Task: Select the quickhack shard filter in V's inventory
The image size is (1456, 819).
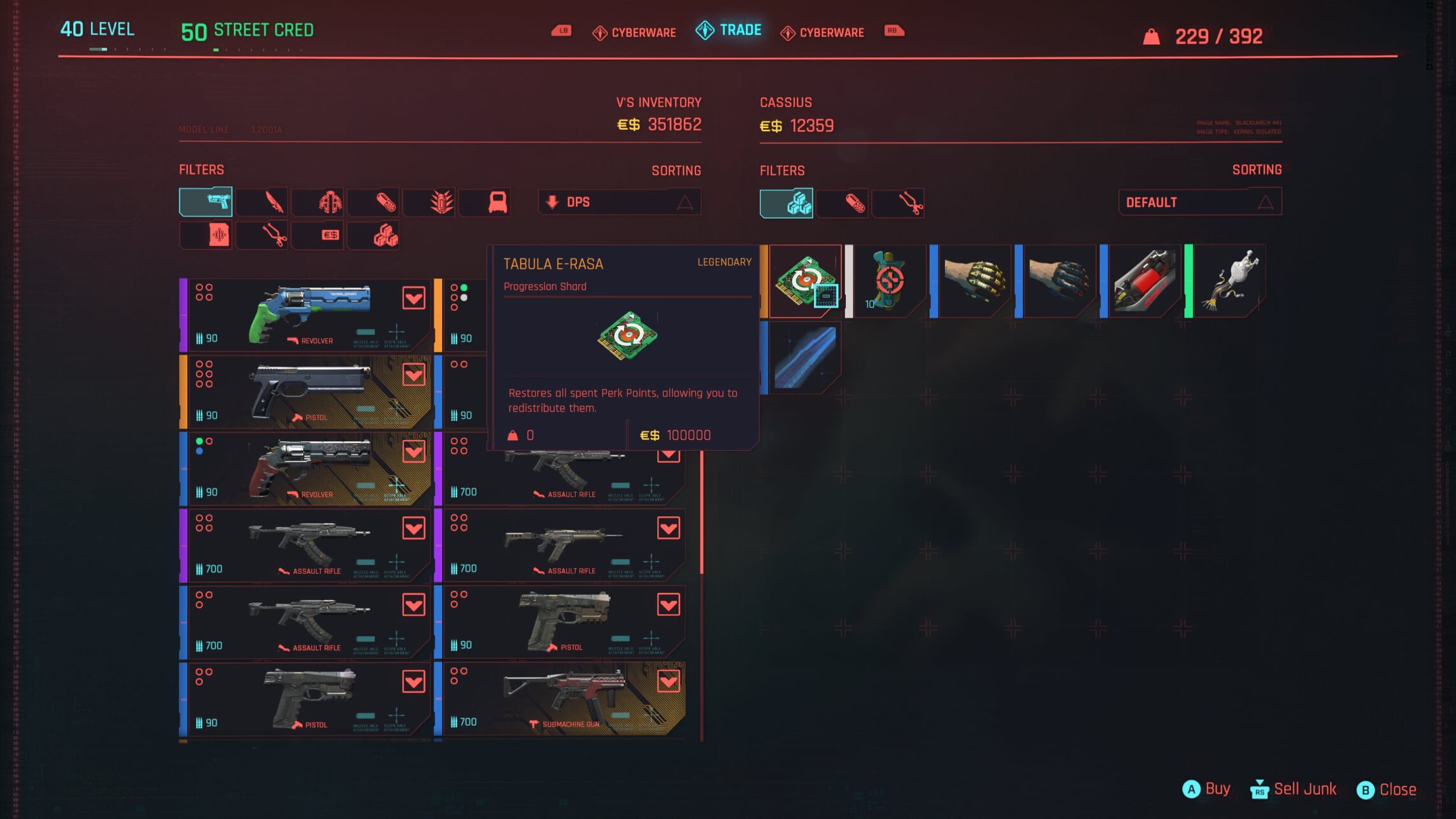Action: coord(205,234)
